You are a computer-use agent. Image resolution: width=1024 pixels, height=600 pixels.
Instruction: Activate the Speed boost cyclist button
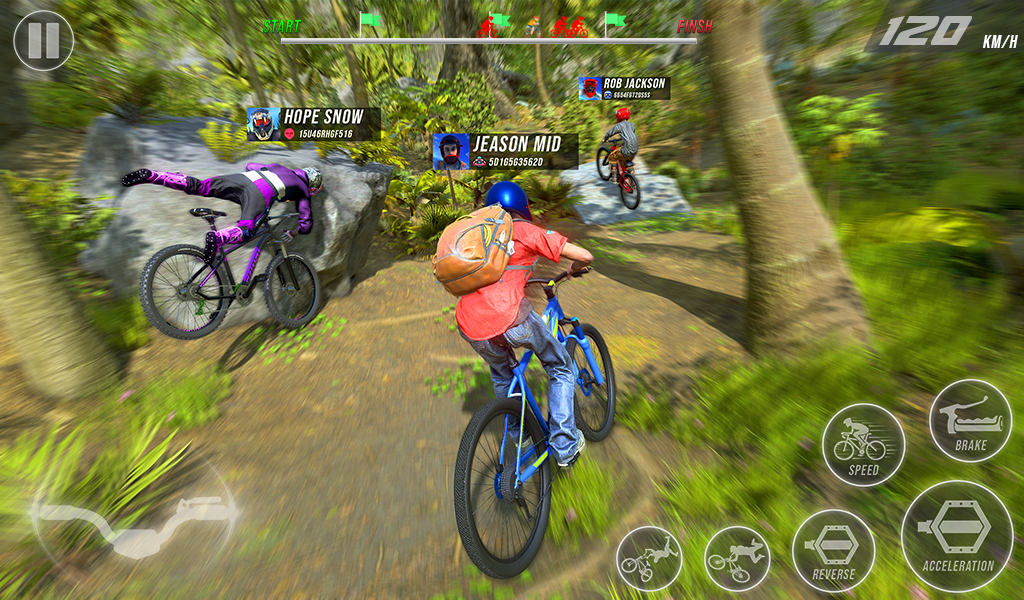(x=863, y=445)
